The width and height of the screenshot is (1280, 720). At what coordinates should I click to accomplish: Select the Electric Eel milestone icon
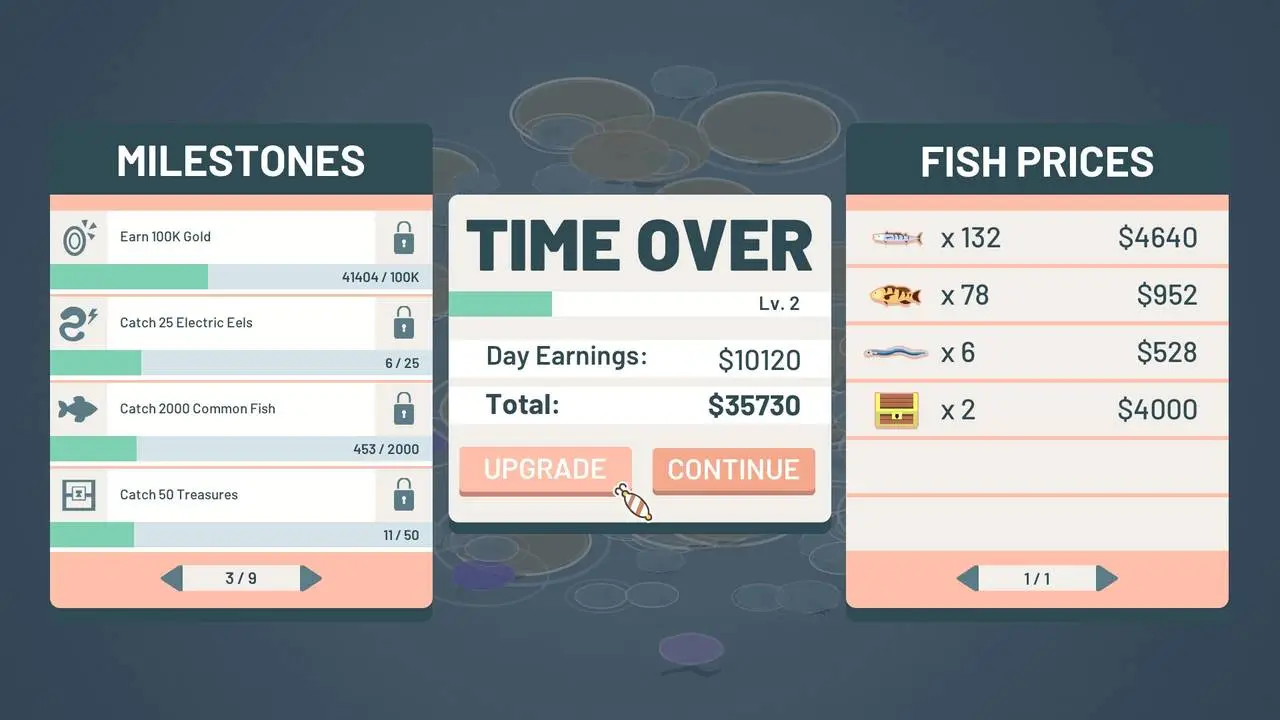point(78,322)
